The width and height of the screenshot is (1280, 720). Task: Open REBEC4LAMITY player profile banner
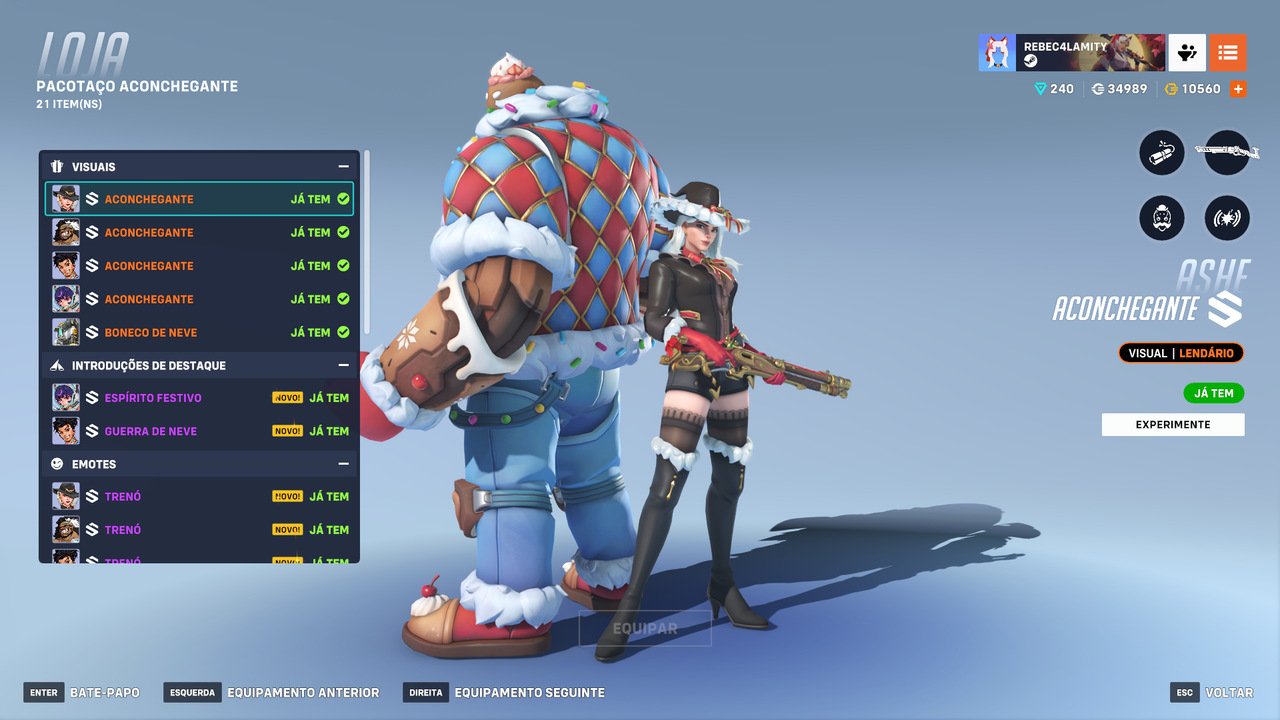pos(1072,53)
